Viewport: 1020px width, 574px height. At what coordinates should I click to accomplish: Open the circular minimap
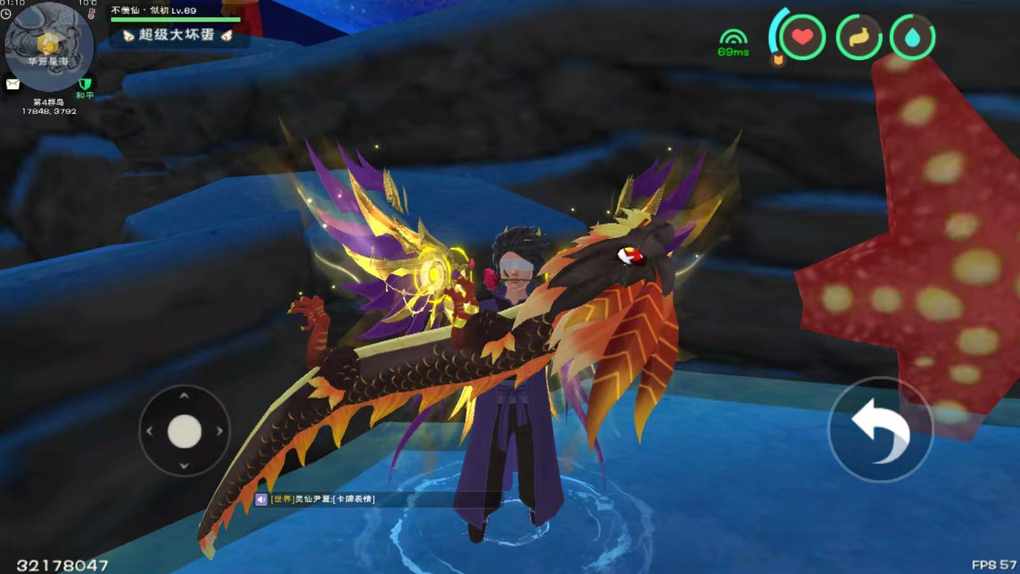[x=48, y=46]
